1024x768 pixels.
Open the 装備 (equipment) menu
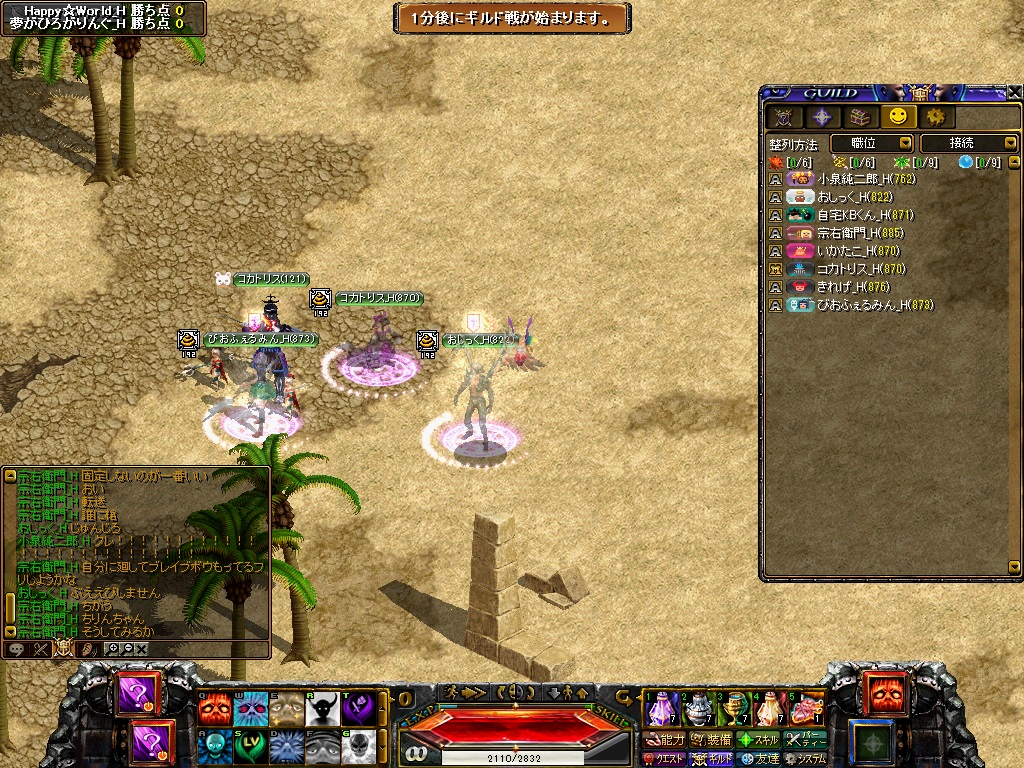point(711,740)
